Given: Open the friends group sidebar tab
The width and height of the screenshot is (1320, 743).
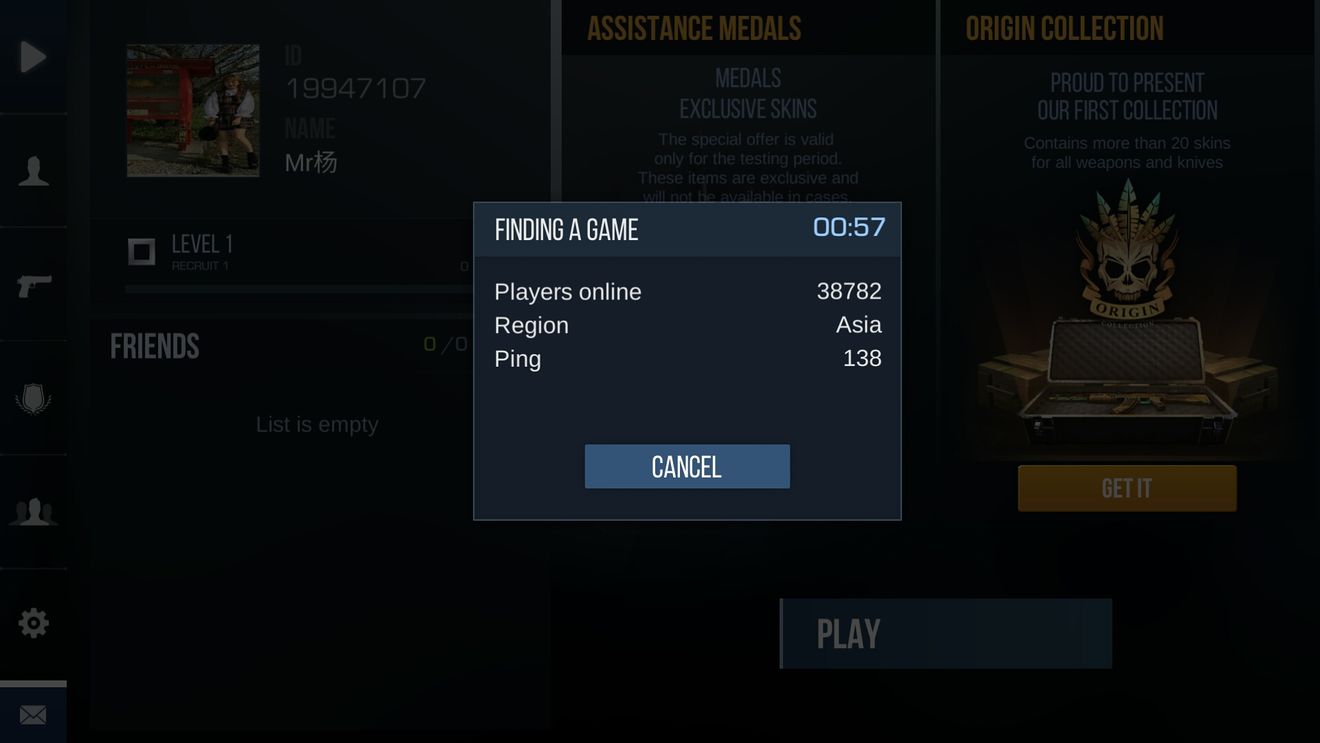Looking at the screenshot, I should pos(33,512).
